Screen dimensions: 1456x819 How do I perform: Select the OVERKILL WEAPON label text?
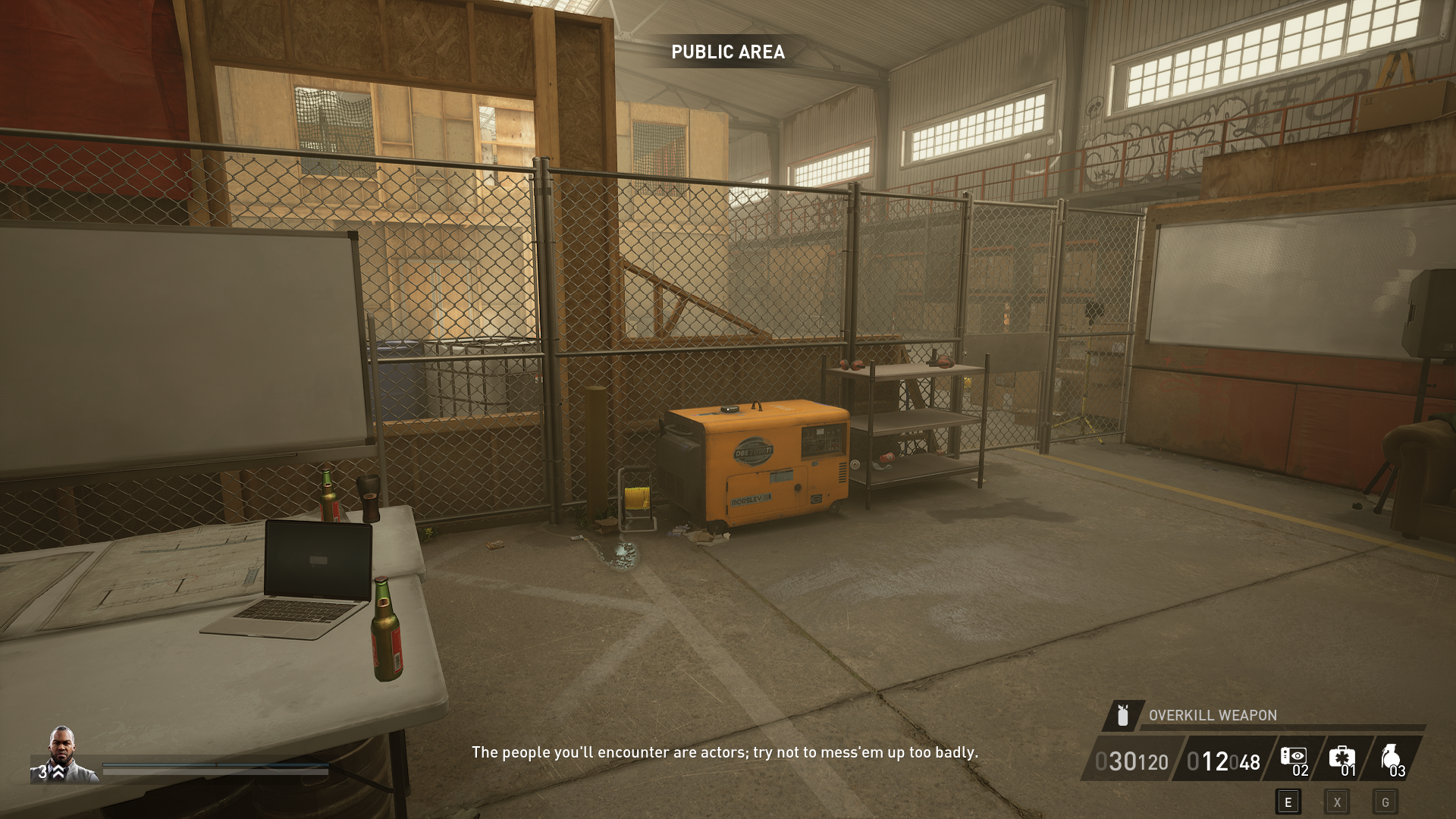click(x=1212, y=715)
